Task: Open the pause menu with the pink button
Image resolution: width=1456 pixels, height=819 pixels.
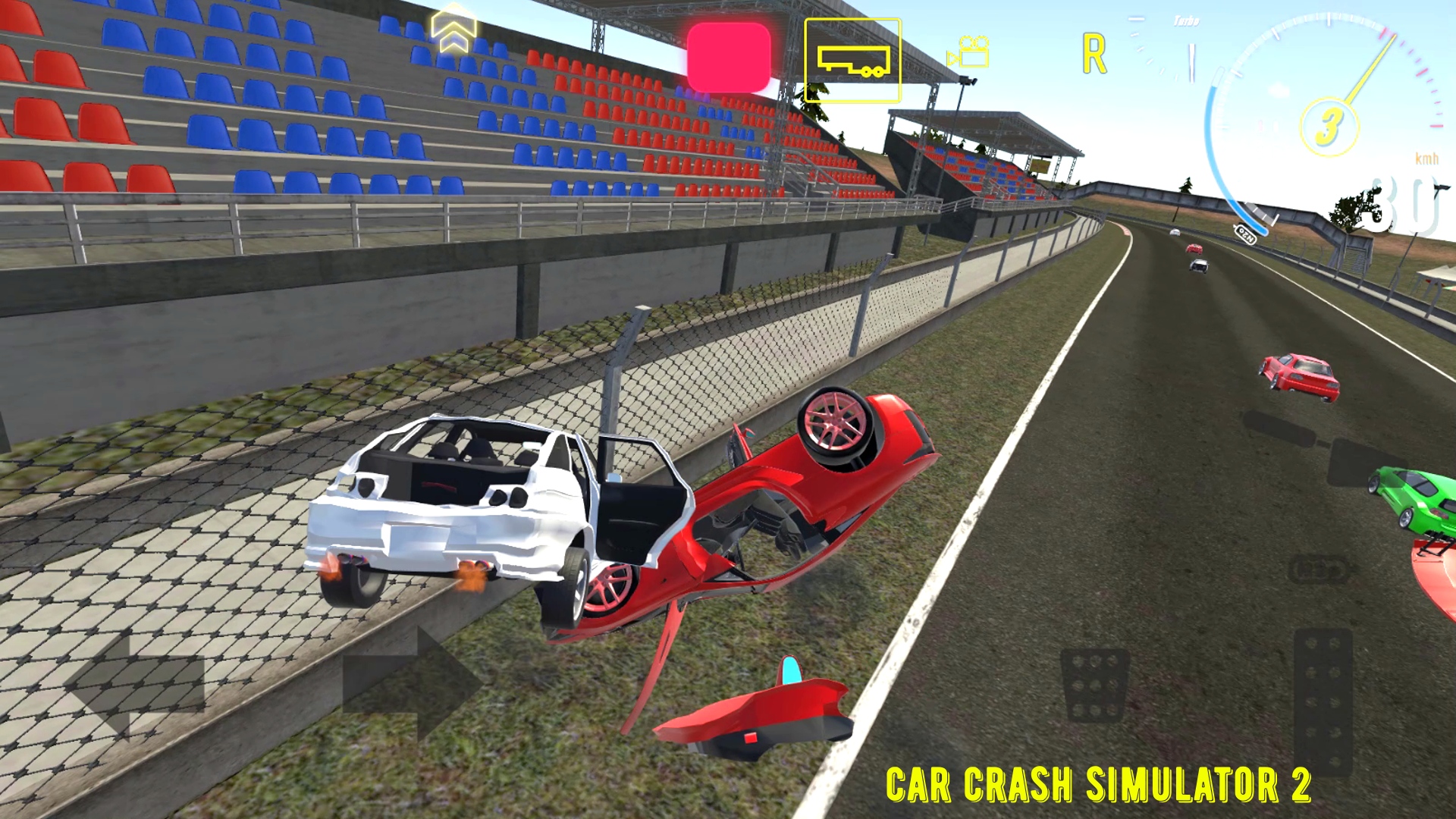Action: [728, 57]
